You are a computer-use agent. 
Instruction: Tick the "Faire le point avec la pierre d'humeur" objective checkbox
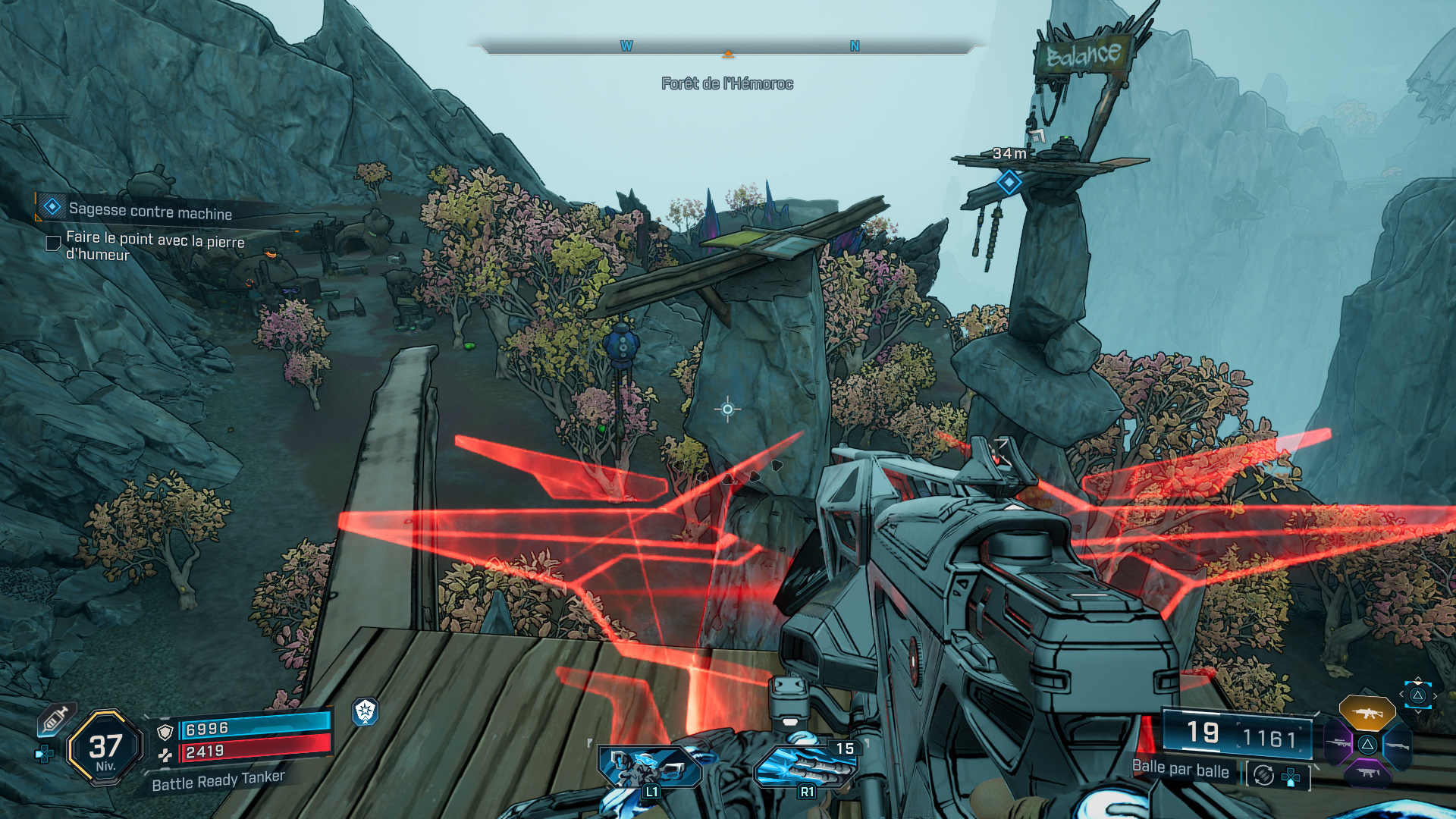(53, 243)
